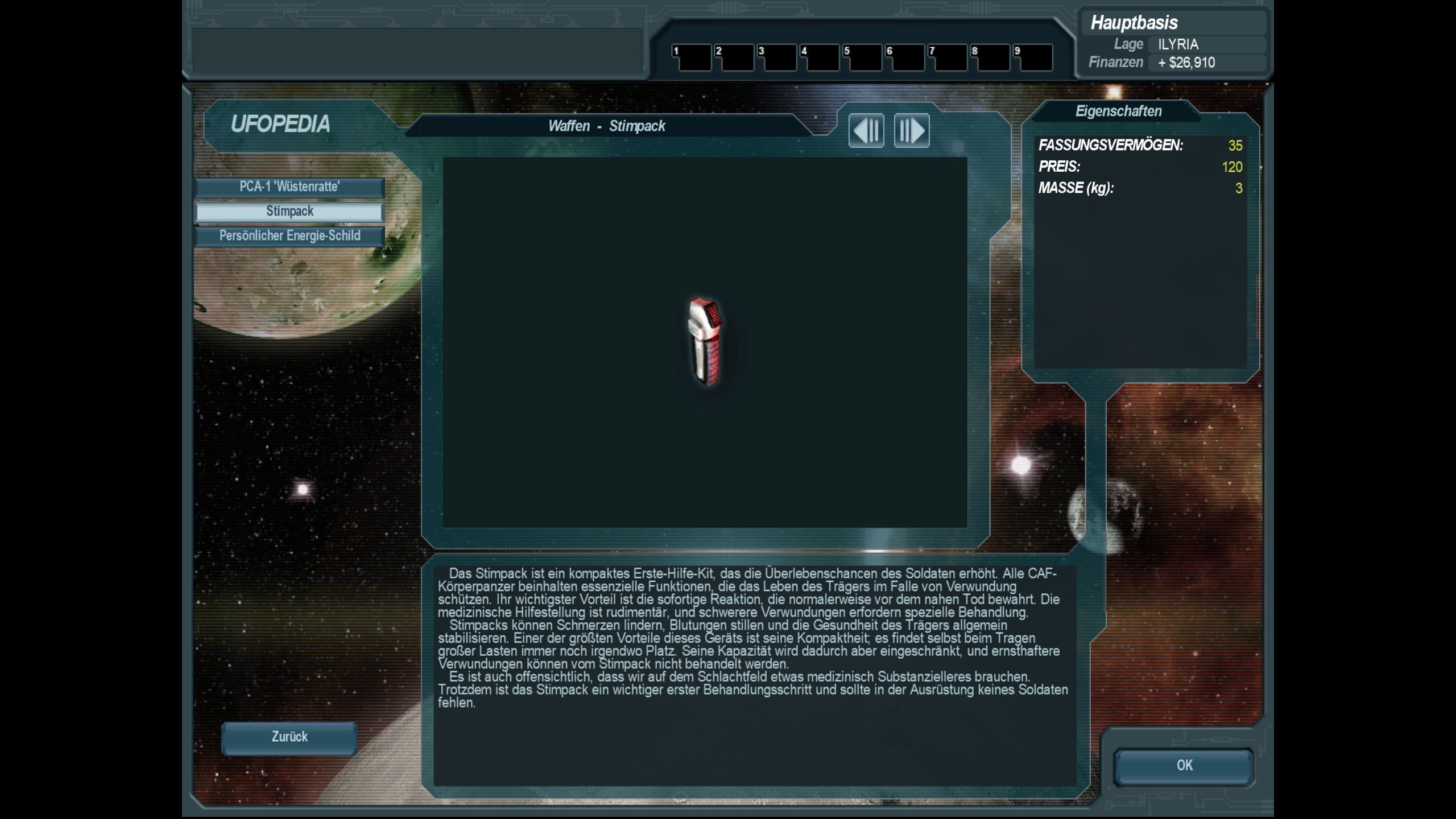Click the Zurück button

pos(289,738)
